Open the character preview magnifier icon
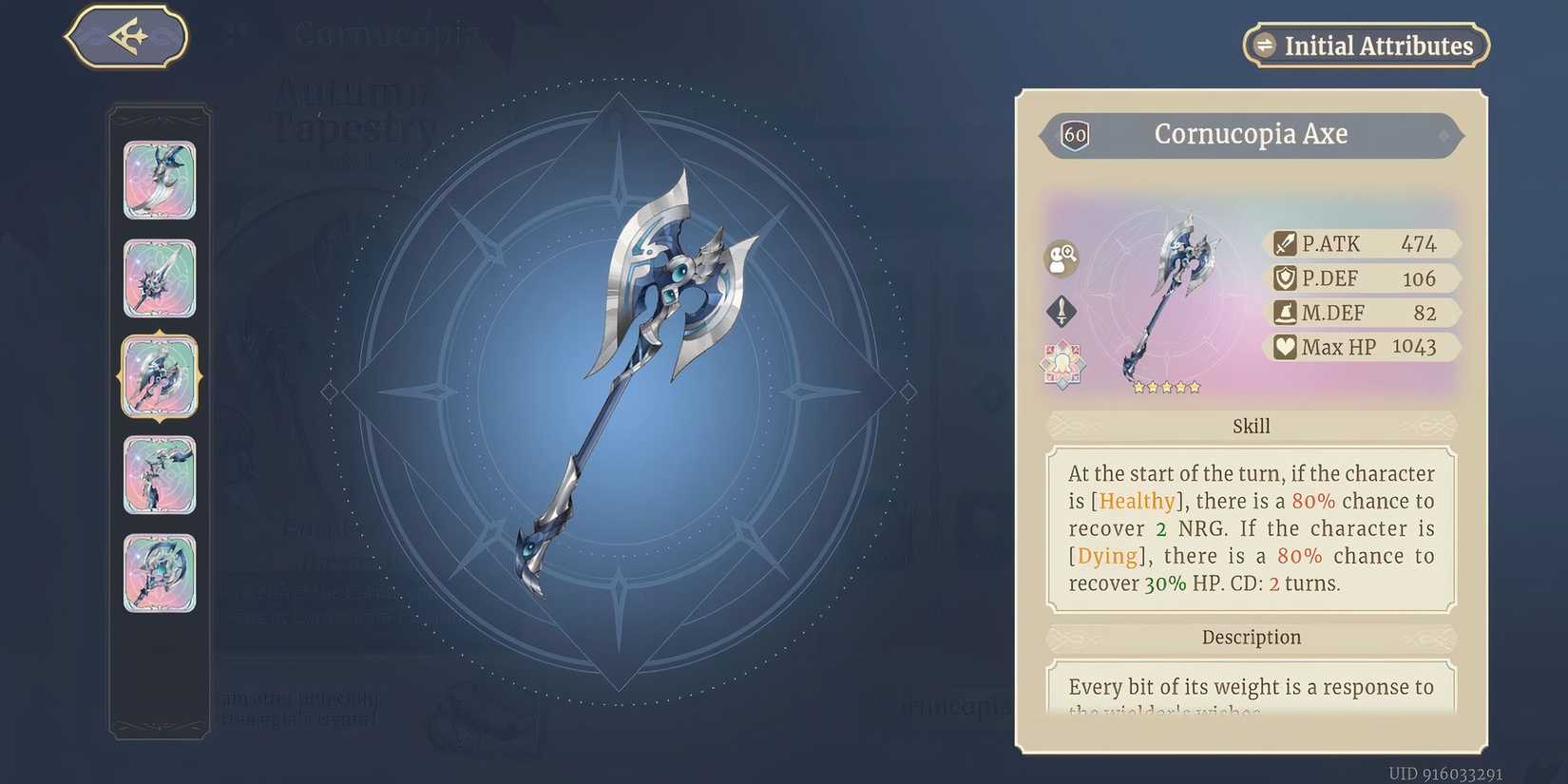The width and height of the screenshot is (1568, 784). click(x=1061, y=259)
